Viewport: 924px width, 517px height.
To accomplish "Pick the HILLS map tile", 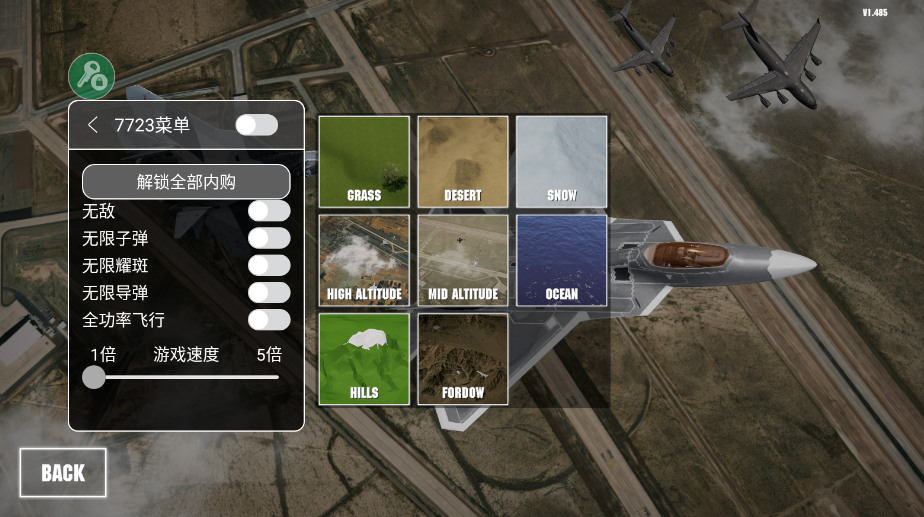I will [x=364, y=359].
